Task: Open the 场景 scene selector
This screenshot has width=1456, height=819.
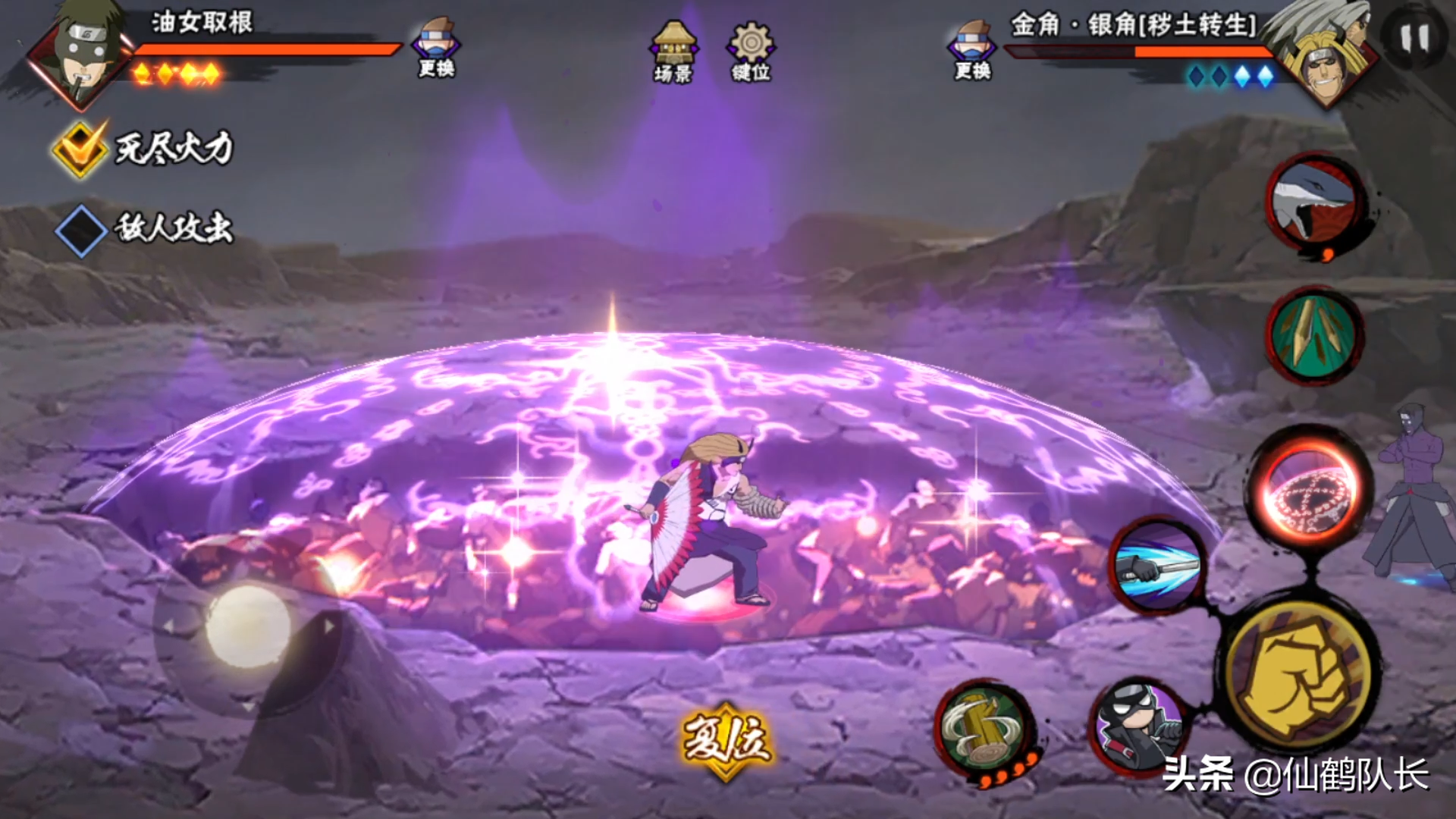Action: pyautogui.click(x=673, y=51)
